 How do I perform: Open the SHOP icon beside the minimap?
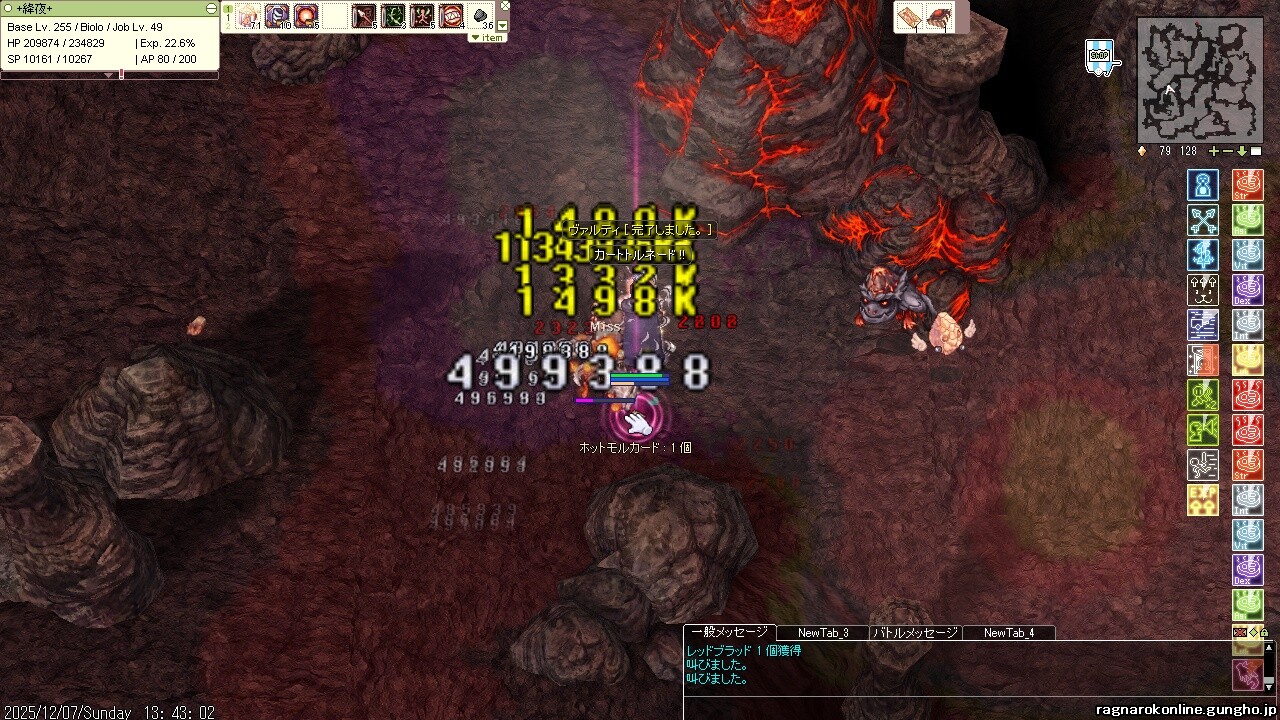pyautogui.click(x=1099, y=57)
